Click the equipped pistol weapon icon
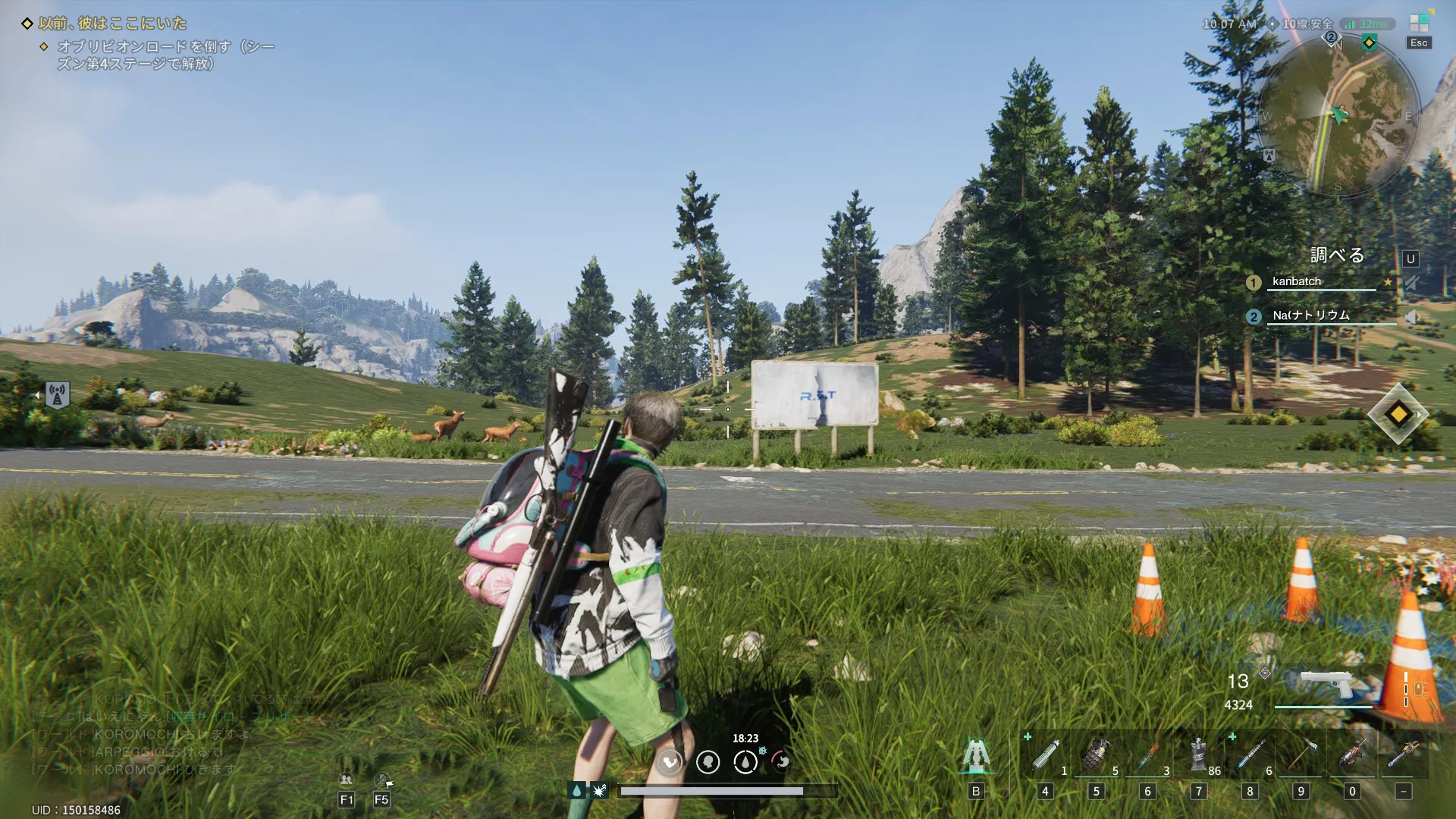This screenshot has height=819, width=1456. point(1326,685)
